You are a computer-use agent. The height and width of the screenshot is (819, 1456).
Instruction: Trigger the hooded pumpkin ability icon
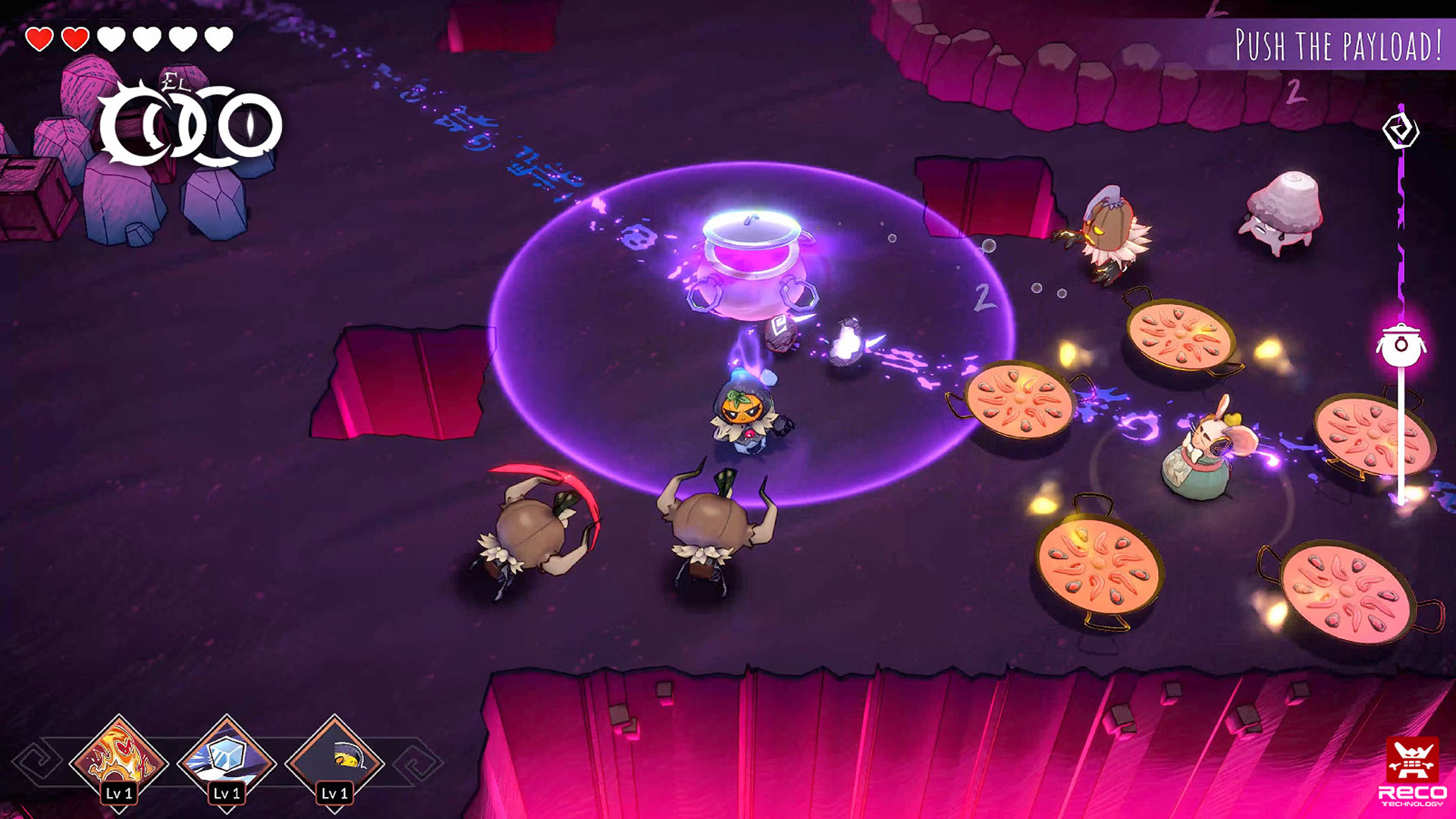pyautogui.click(x=334, y=760)
